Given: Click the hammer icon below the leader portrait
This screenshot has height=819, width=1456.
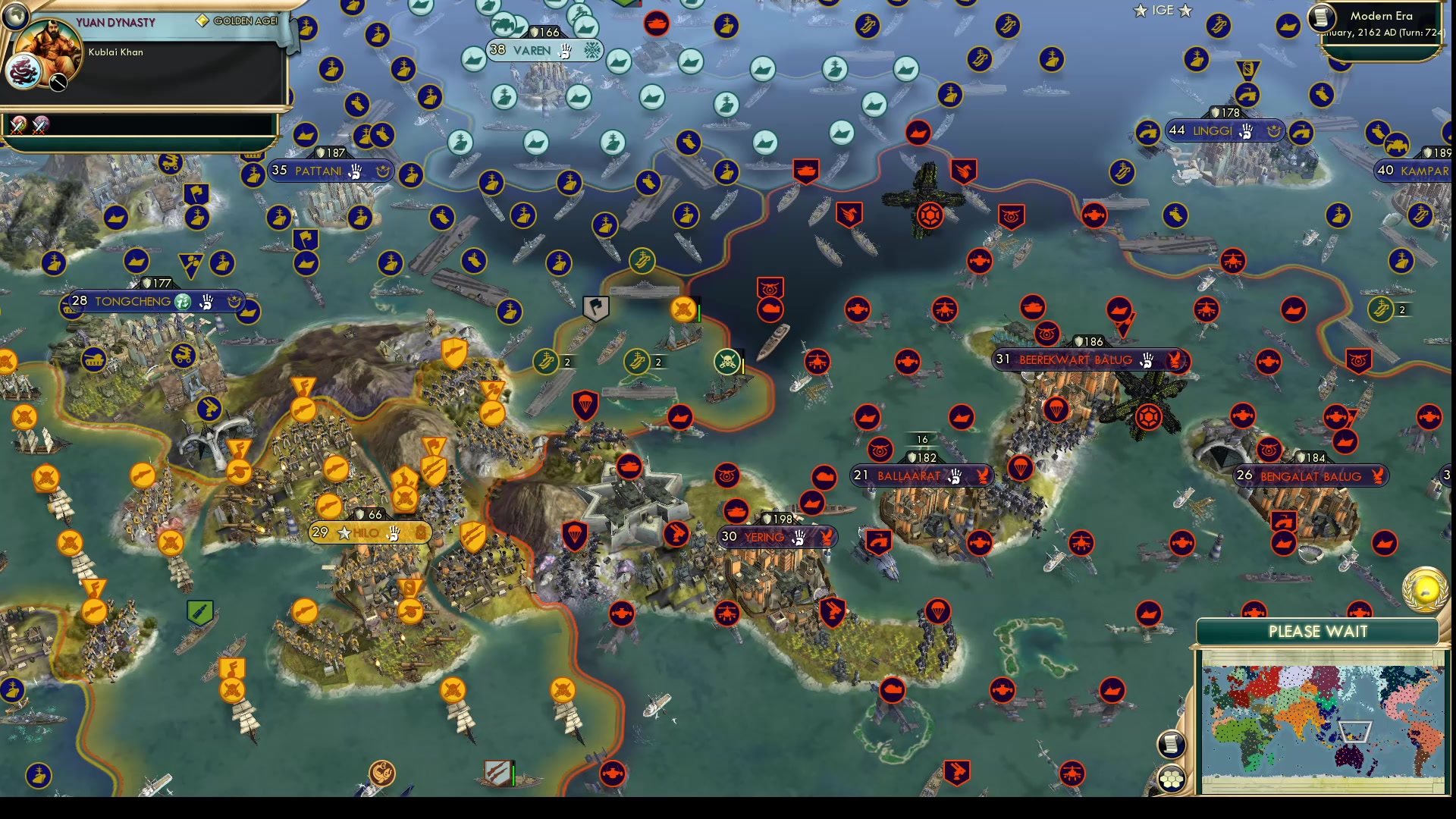Looking at the screenshot, I should [x=57, y=80].
